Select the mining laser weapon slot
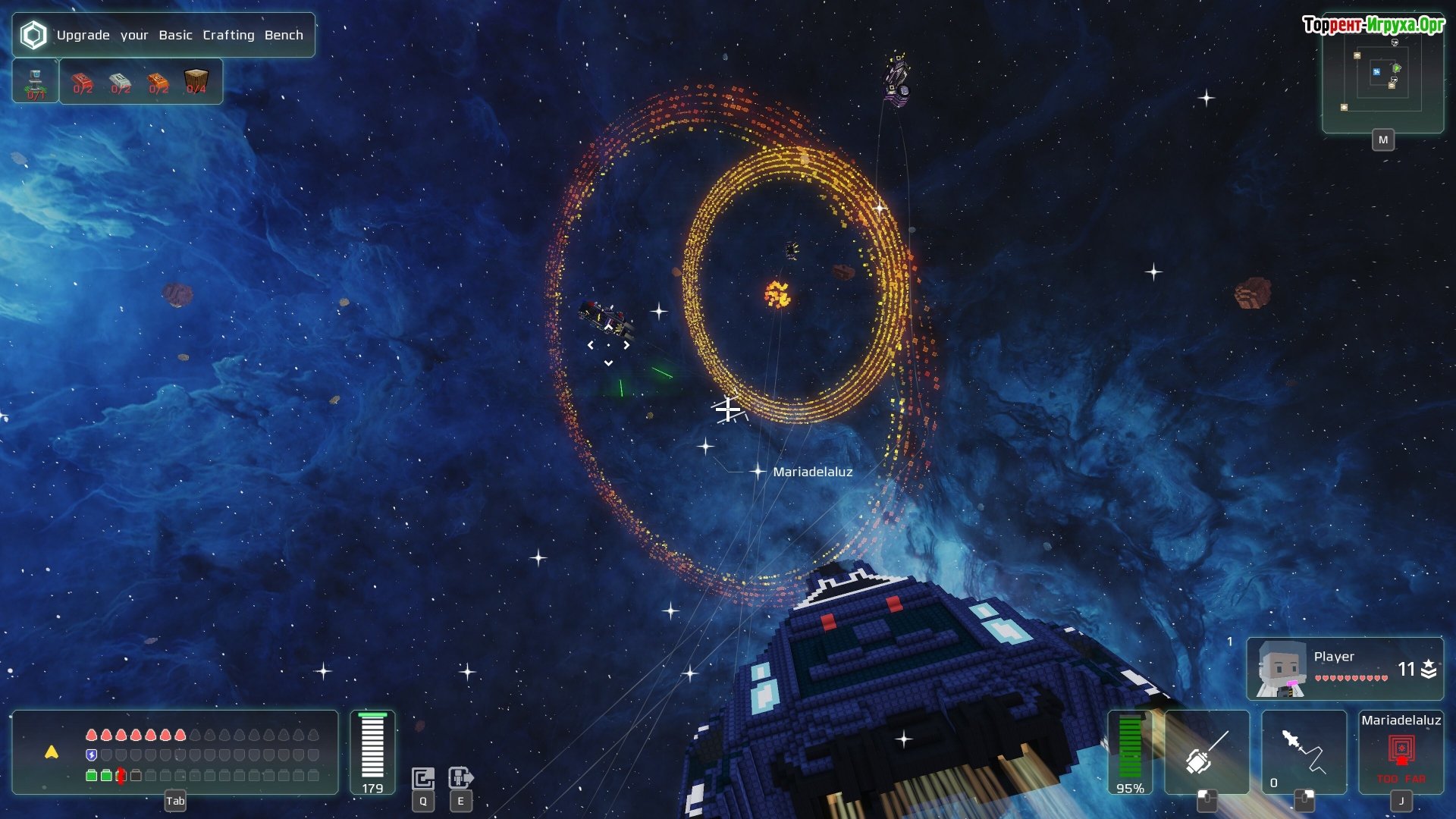The height and width of the screenshot is (819, 1456). click(x=1207, y=752)
